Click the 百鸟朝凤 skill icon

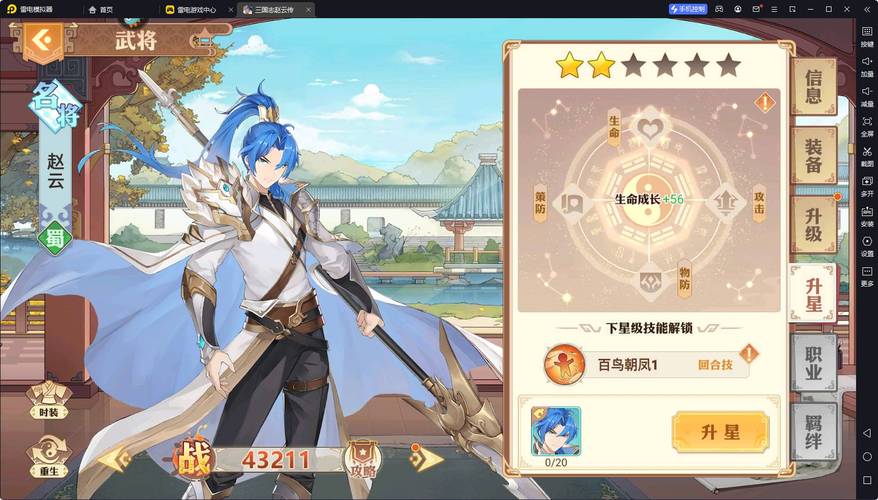pos(564,364)
